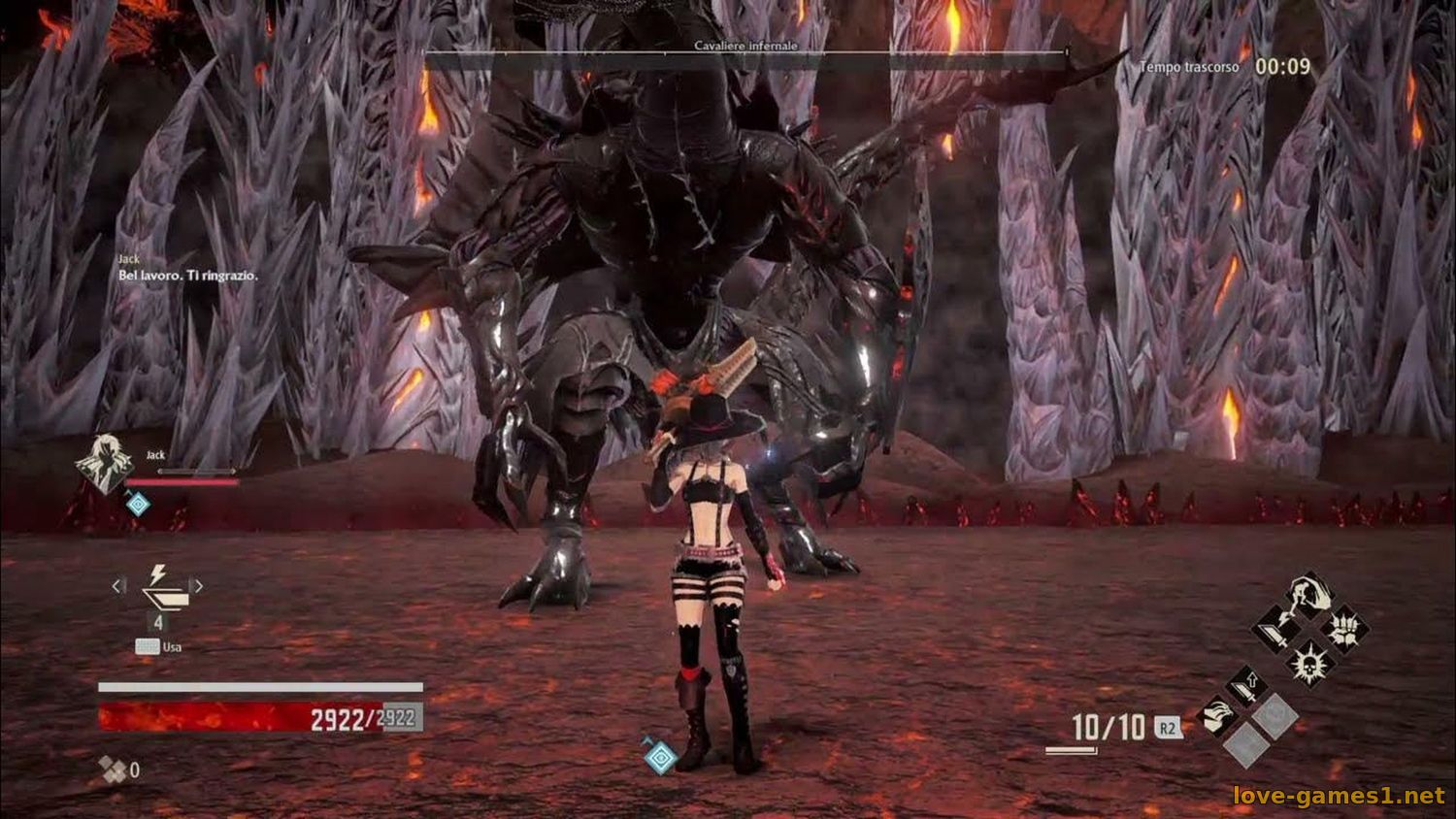Viewport: 1456px width, 819px height.
Task: Click the haze crystal counter icon
Action: click(x=113, y=770)
